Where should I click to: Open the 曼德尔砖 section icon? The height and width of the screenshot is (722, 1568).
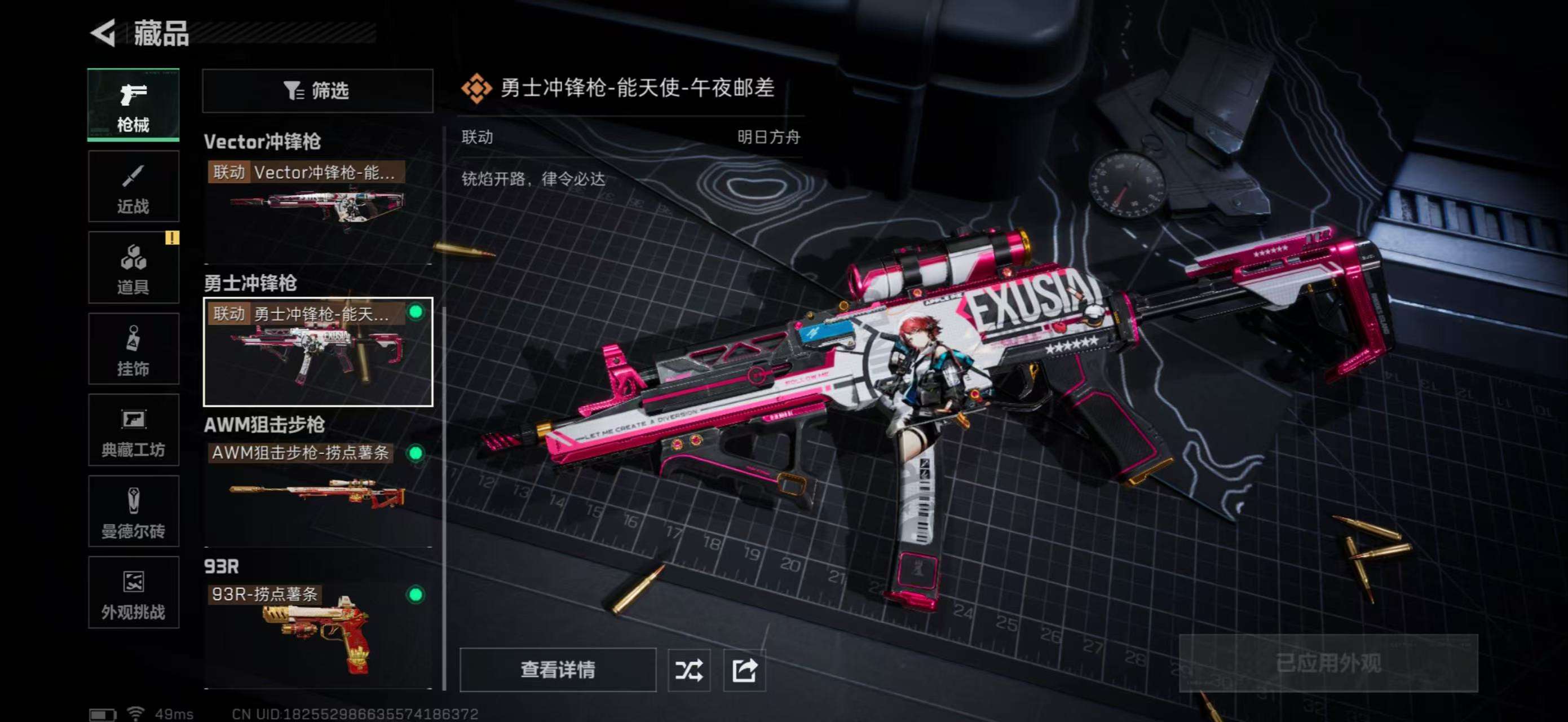pos(134,512)
